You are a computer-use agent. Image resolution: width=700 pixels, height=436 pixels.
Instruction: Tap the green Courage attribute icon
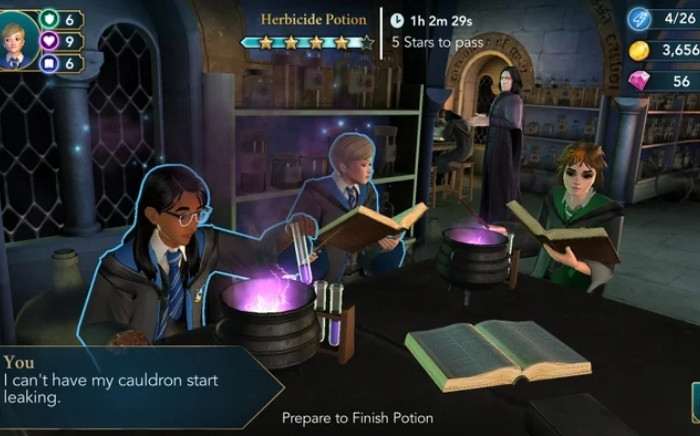point(49,19)
